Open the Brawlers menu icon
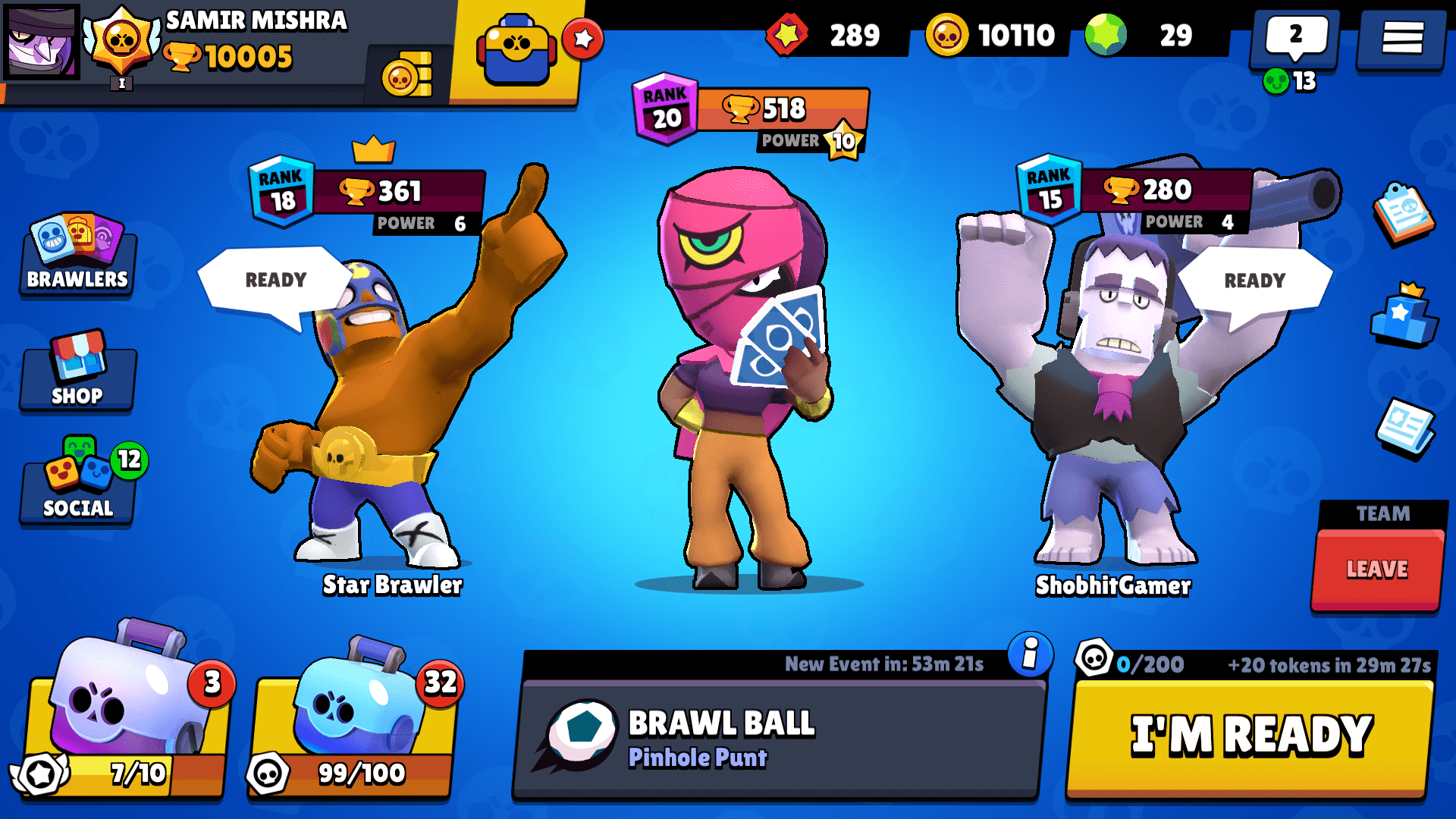The width and height of the screenshot is (1456, 819). pyautogui.click(x=76, y=258)
